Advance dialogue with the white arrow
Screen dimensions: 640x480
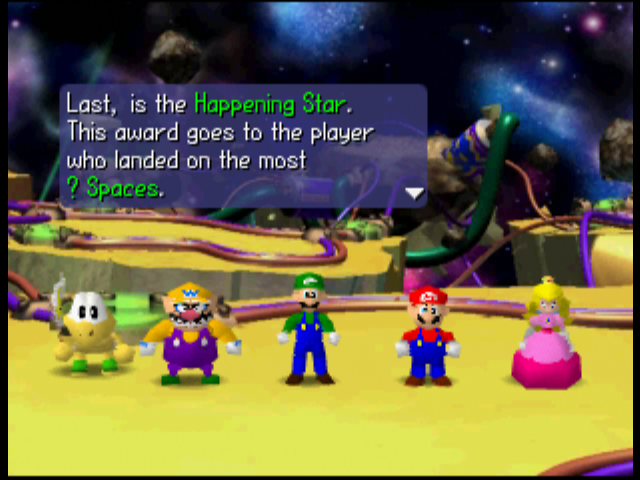[414, 193]
